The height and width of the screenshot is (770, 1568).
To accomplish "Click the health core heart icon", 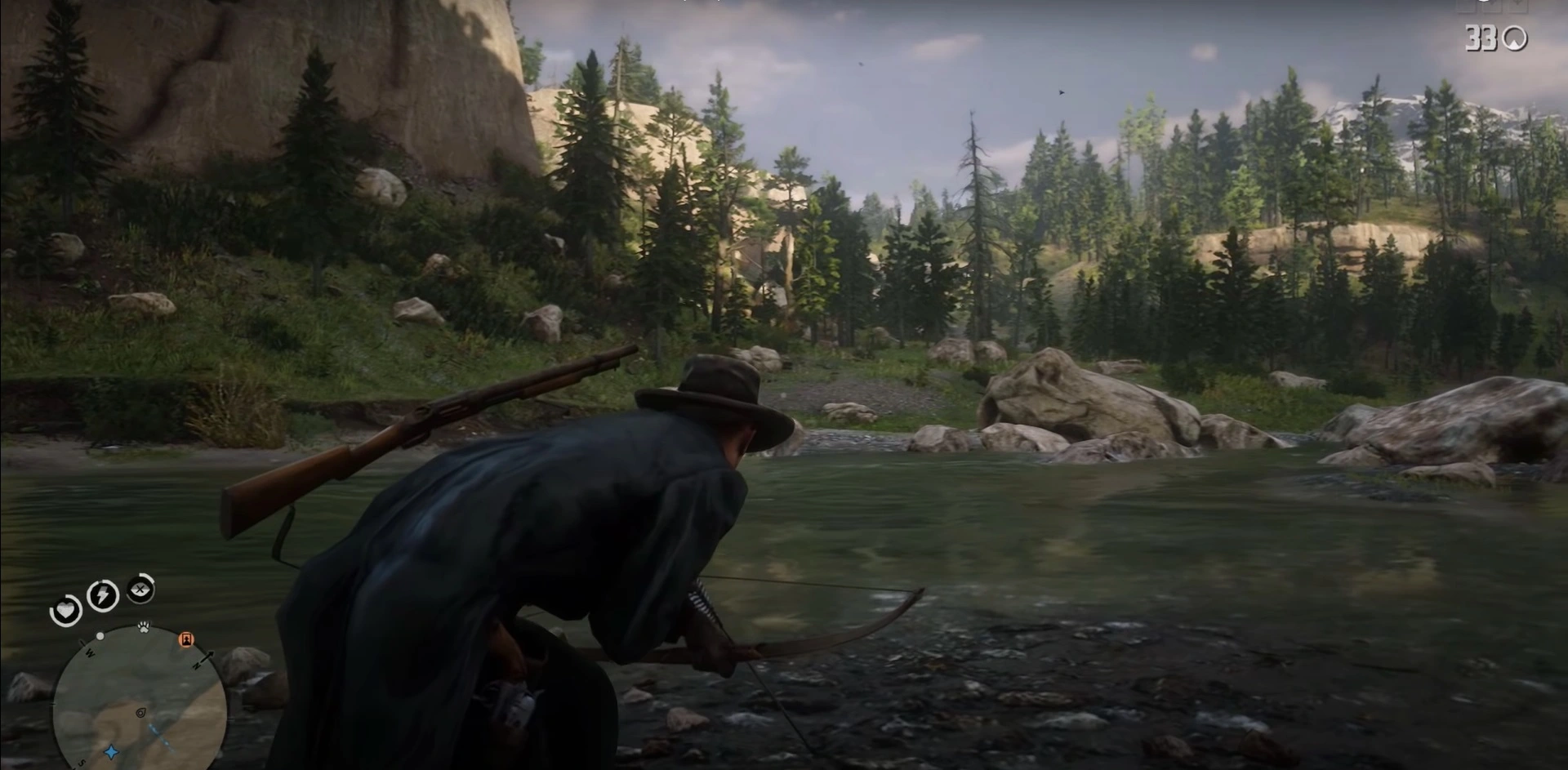I will (67, 611).
